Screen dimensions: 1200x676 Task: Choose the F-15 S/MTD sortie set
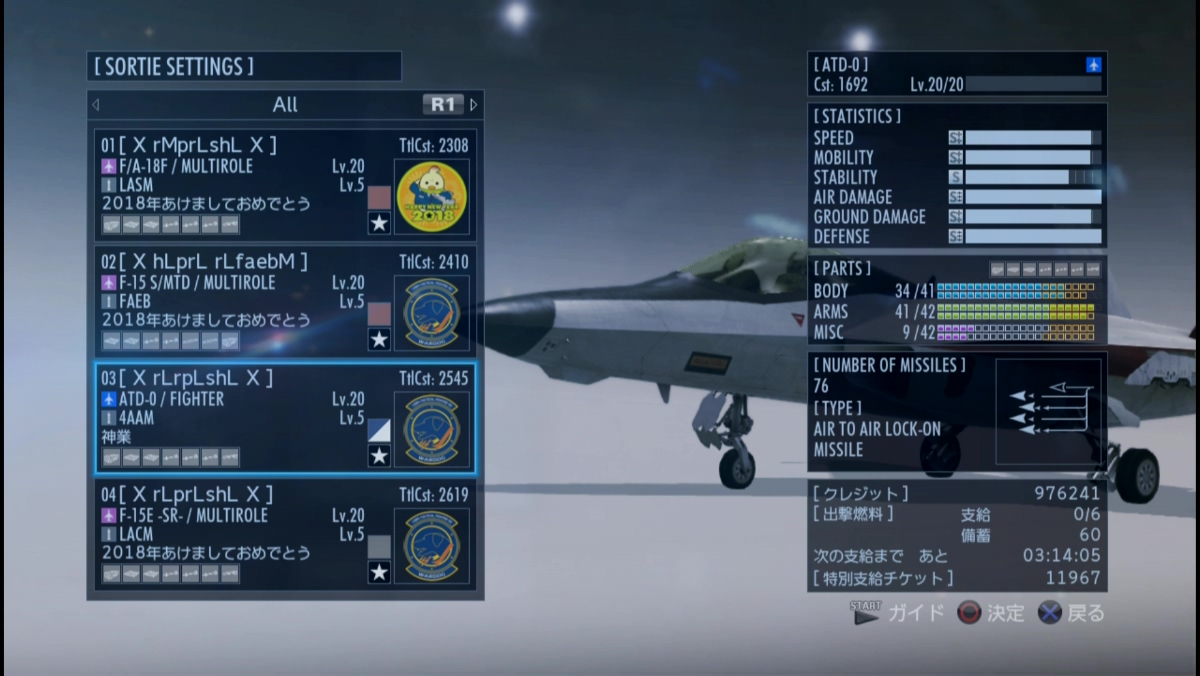[x=240, y=301]
